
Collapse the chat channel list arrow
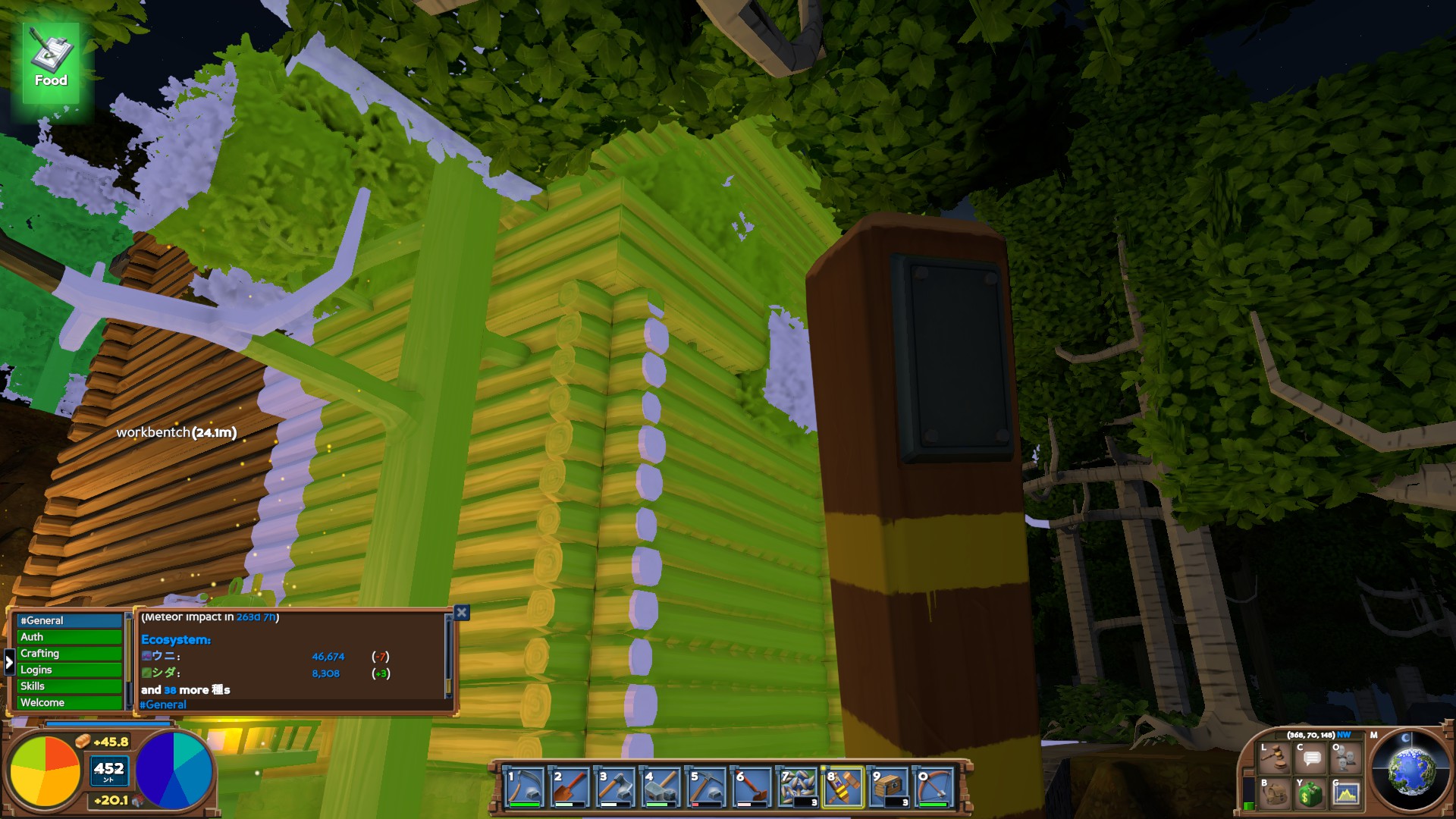(x=9, y=662)
